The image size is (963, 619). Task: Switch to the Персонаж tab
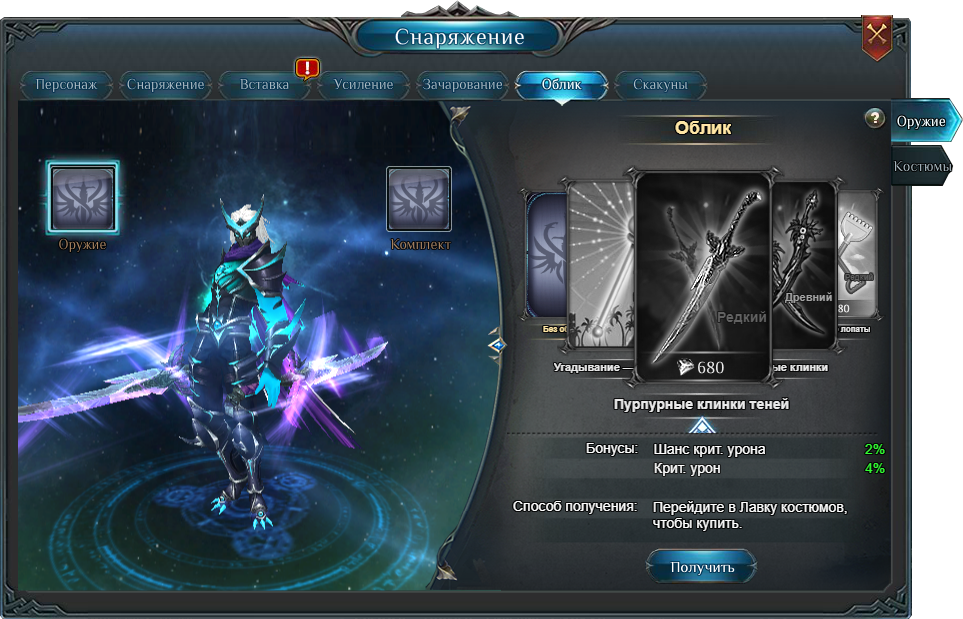point(66,85)
